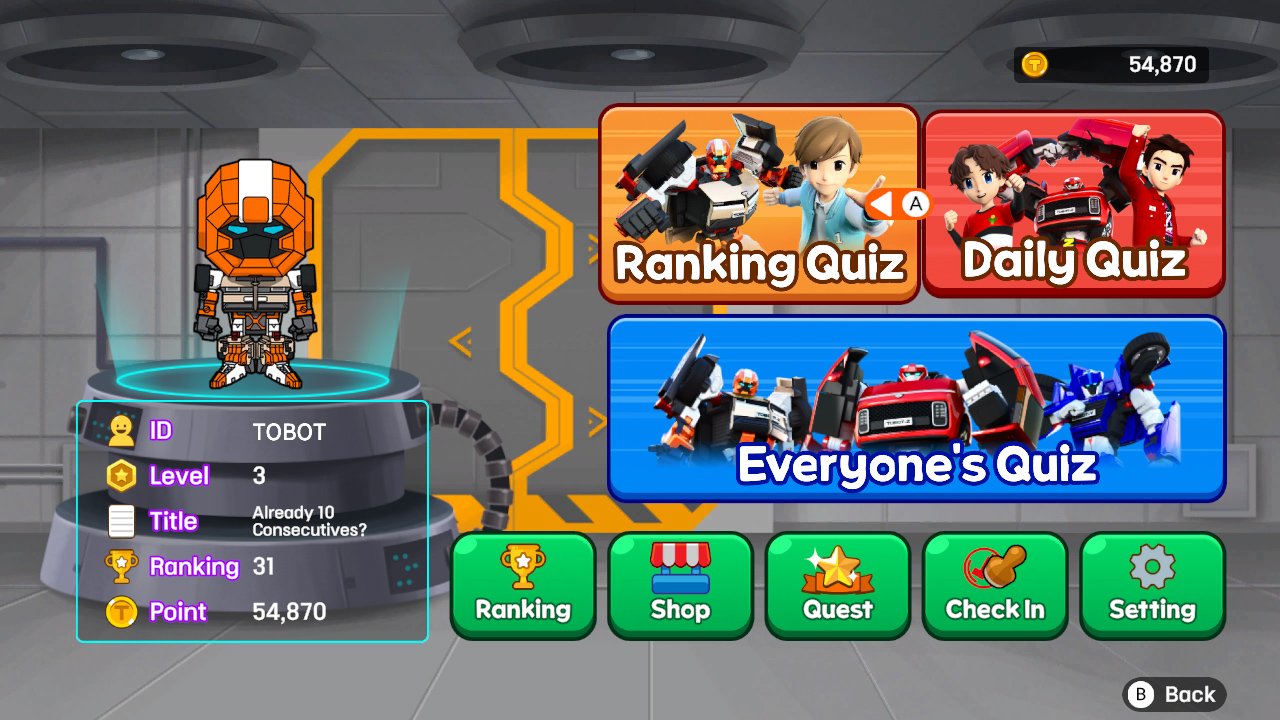Click the coin balance counter showing 54,870
This screenshot has width=1280, height=720.
1110,64
